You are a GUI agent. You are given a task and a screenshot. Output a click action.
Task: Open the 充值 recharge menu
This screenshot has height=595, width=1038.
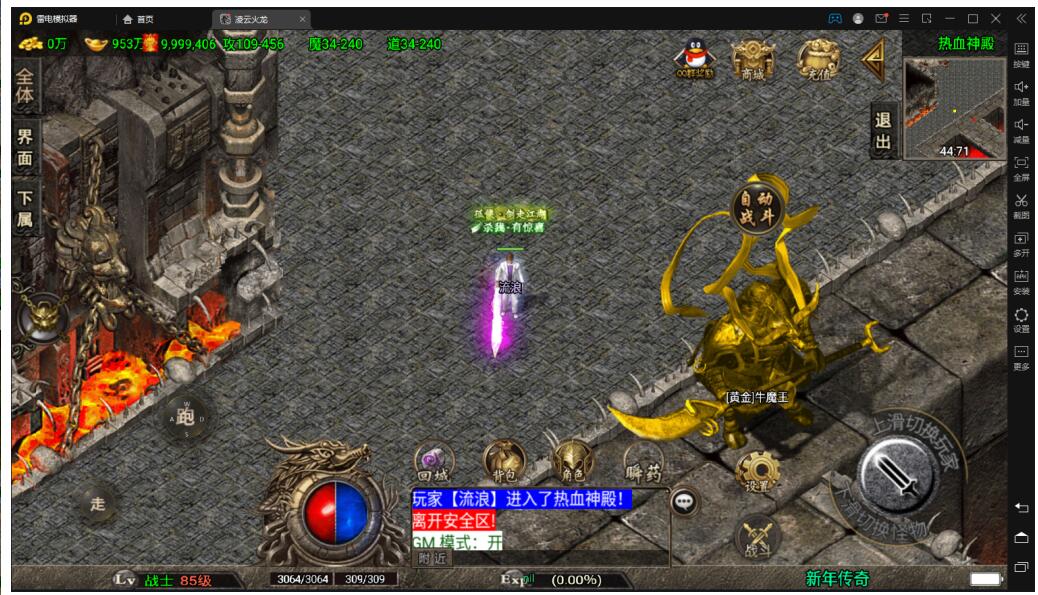pos(817,59)
